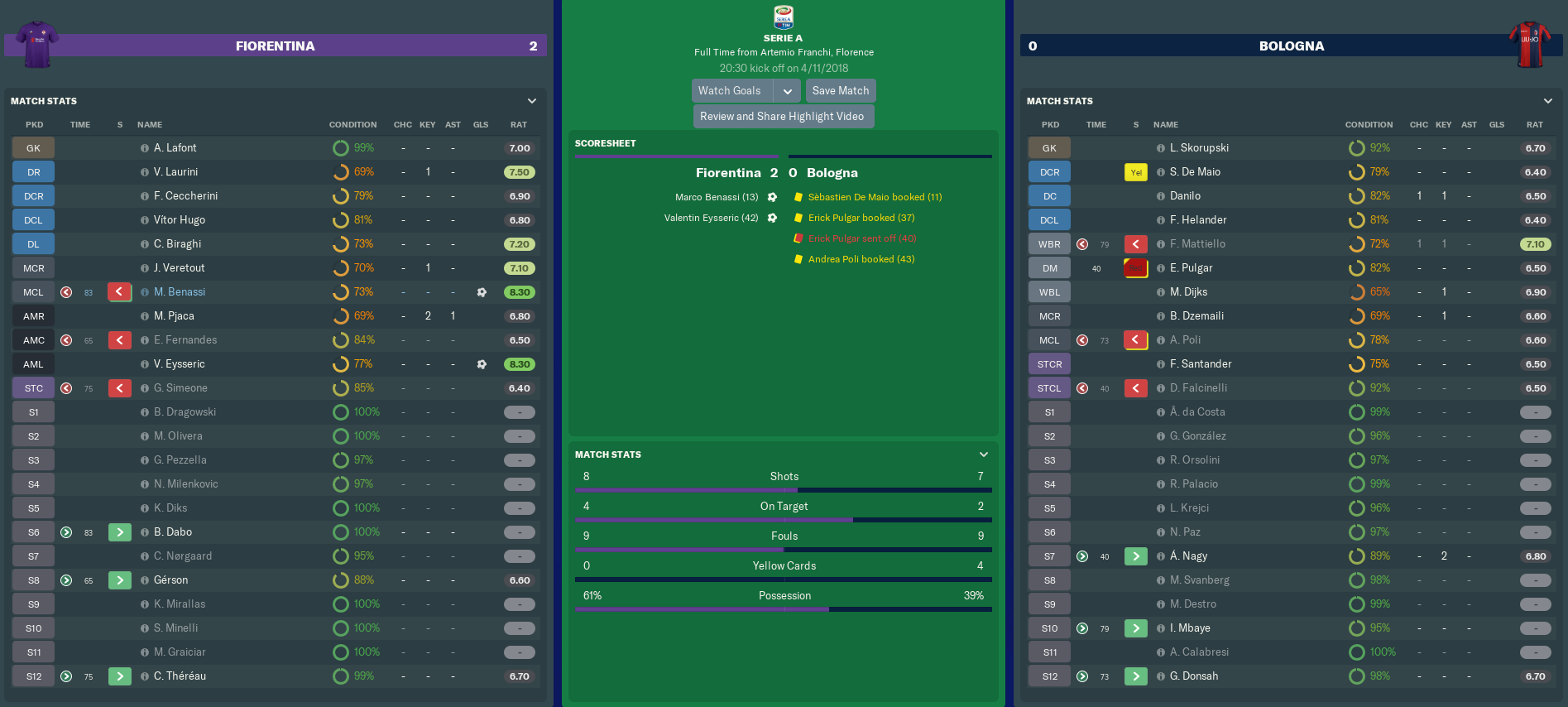The height and width of the screenshot is (707, 1568).
Task: Select V. Eysseric in the Fiorentina list
Action: [x=180, y=364]
